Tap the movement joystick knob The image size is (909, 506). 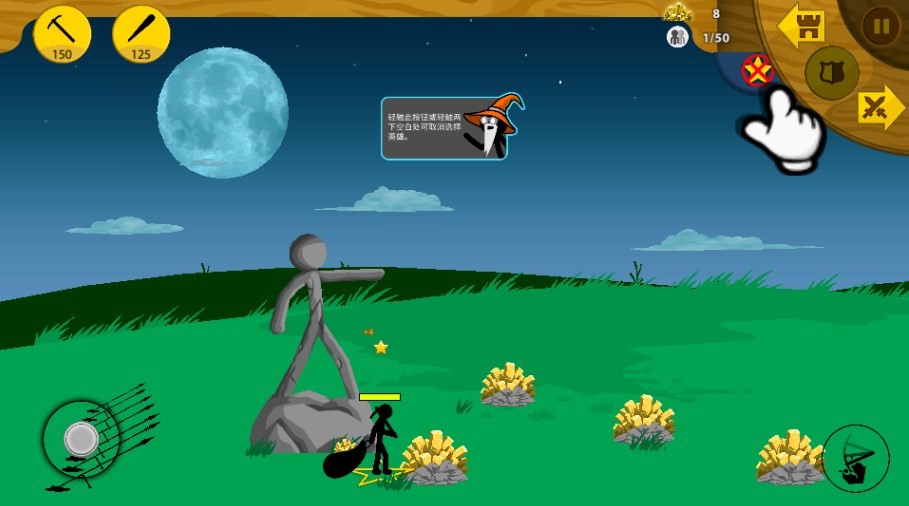80,438
